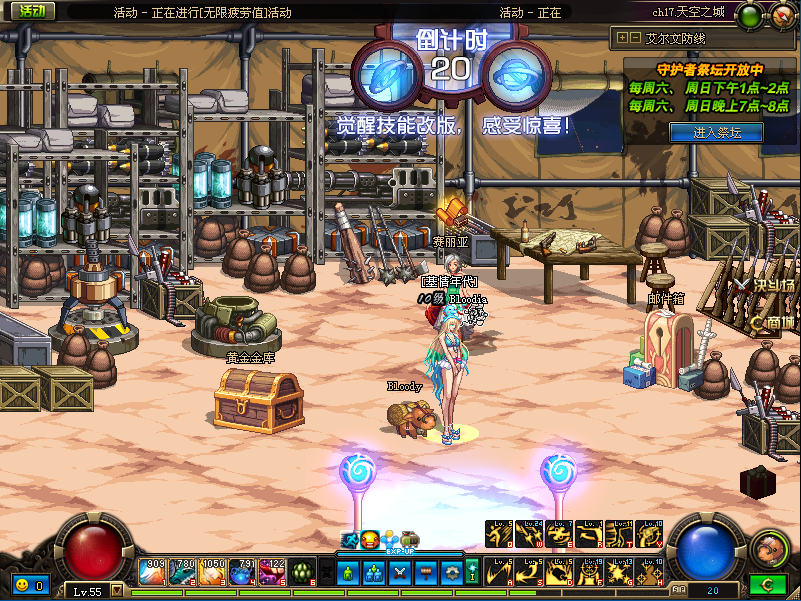This screenshot has height=601, width=801.
Task: Select the green grenade item in slot 6
Action: pos(304,572)
